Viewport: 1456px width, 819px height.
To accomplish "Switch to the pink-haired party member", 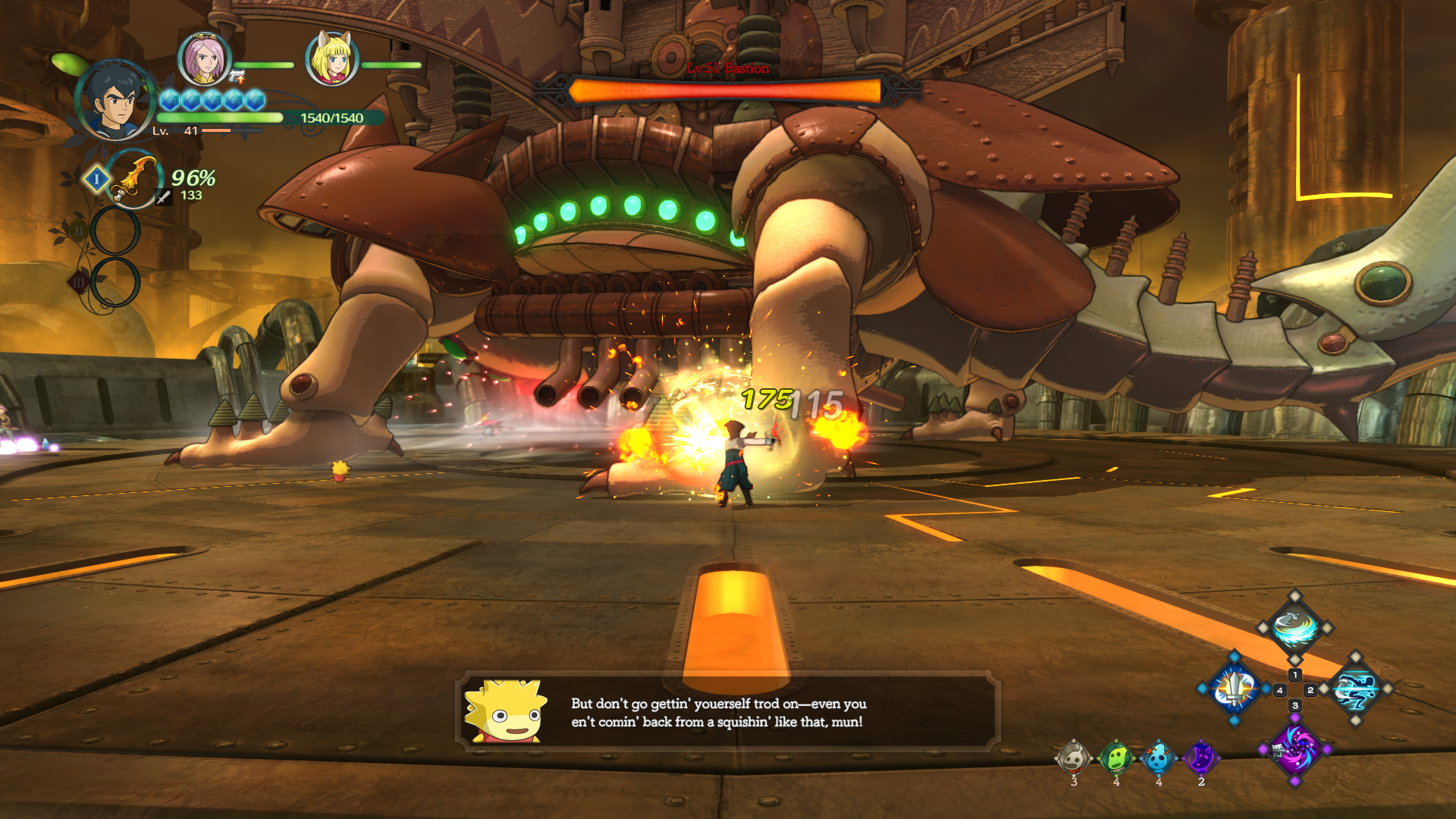I will click(204, 59).
